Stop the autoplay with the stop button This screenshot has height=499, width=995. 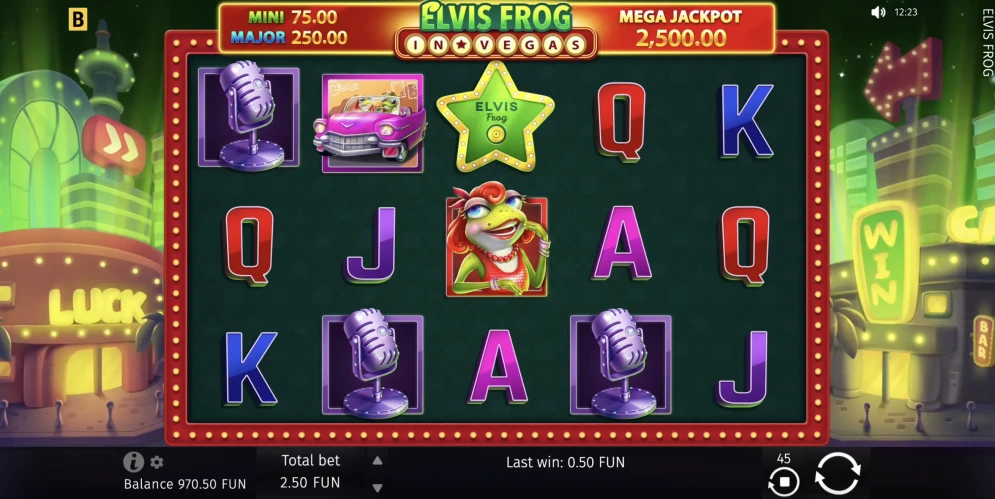[784, 482]
